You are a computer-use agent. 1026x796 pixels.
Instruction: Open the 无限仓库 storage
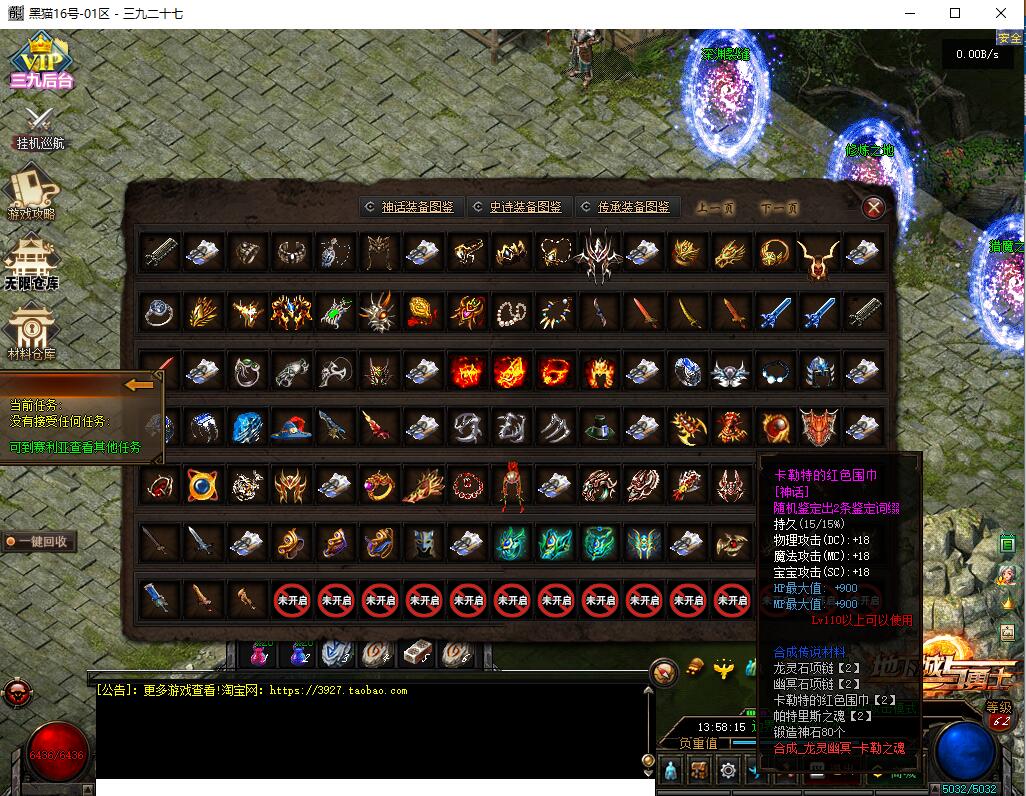[32, 263]
